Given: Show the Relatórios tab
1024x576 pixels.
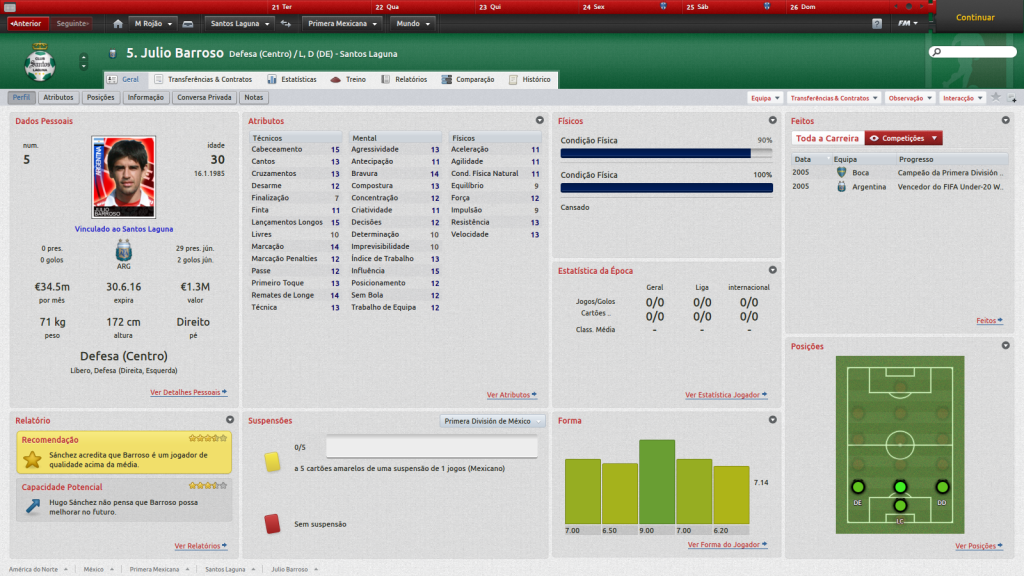Looking at the screenshot, I should click(404, 79).
